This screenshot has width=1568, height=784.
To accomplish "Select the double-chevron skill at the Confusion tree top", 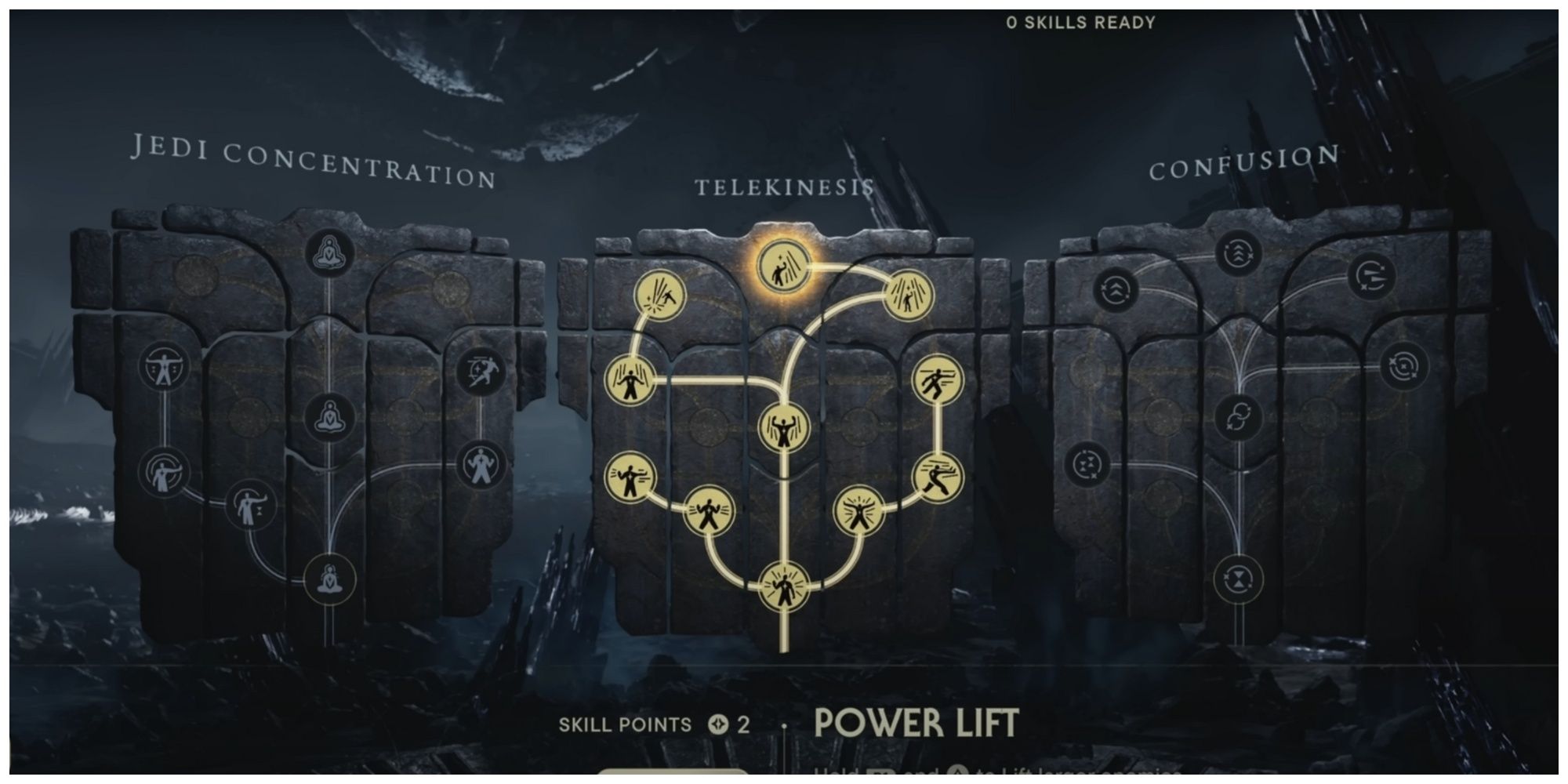I will pyautogui.click(x=1238, y=253).
